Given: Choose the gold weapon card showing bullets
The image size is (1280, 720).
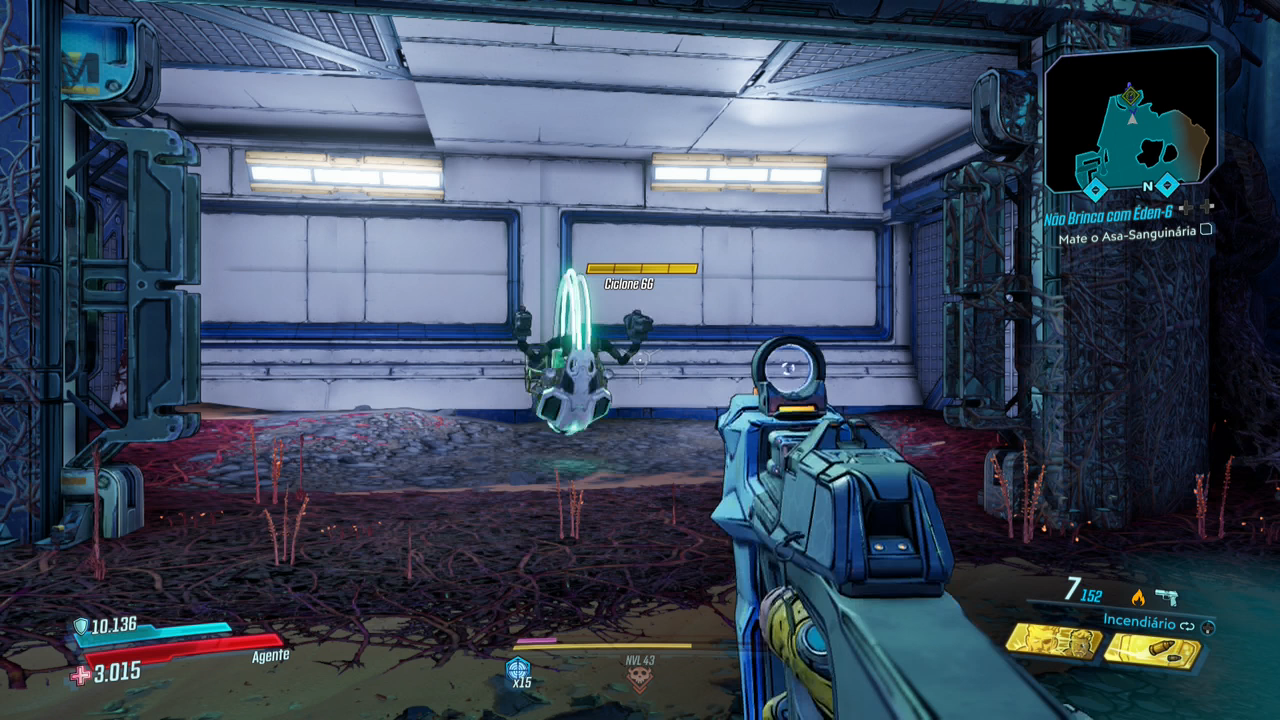Looking at the screenshot, I should 1152,648.
